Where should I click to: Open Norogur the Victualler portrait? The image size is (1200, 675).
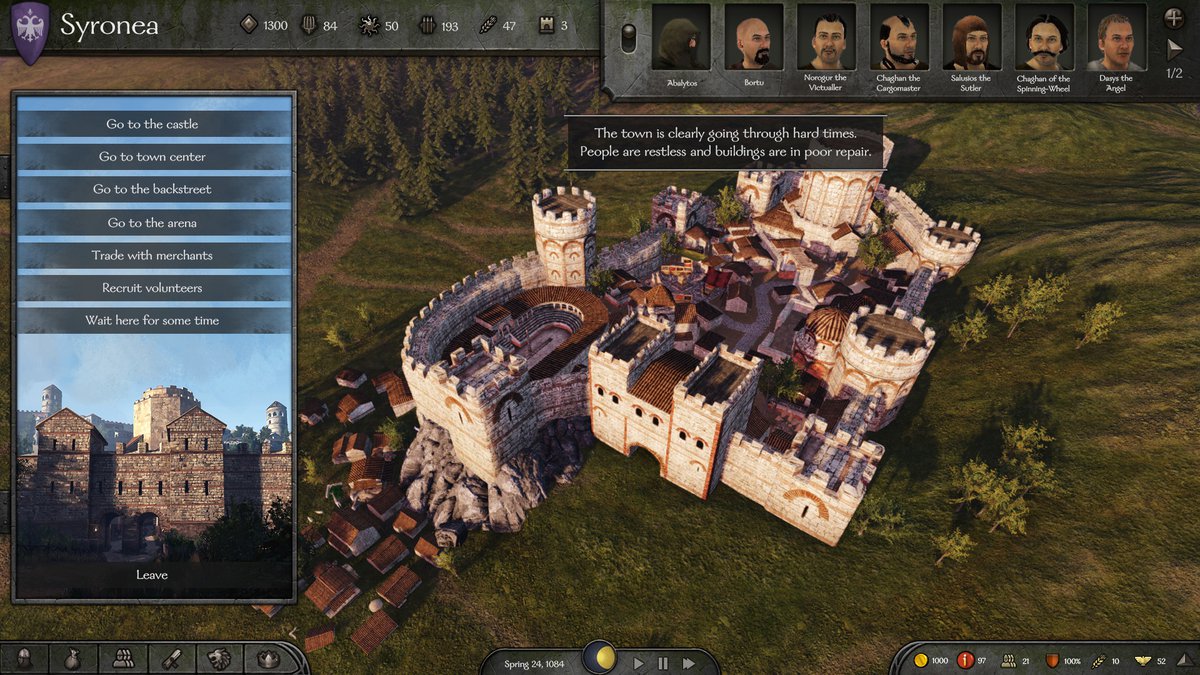point(826,38)
